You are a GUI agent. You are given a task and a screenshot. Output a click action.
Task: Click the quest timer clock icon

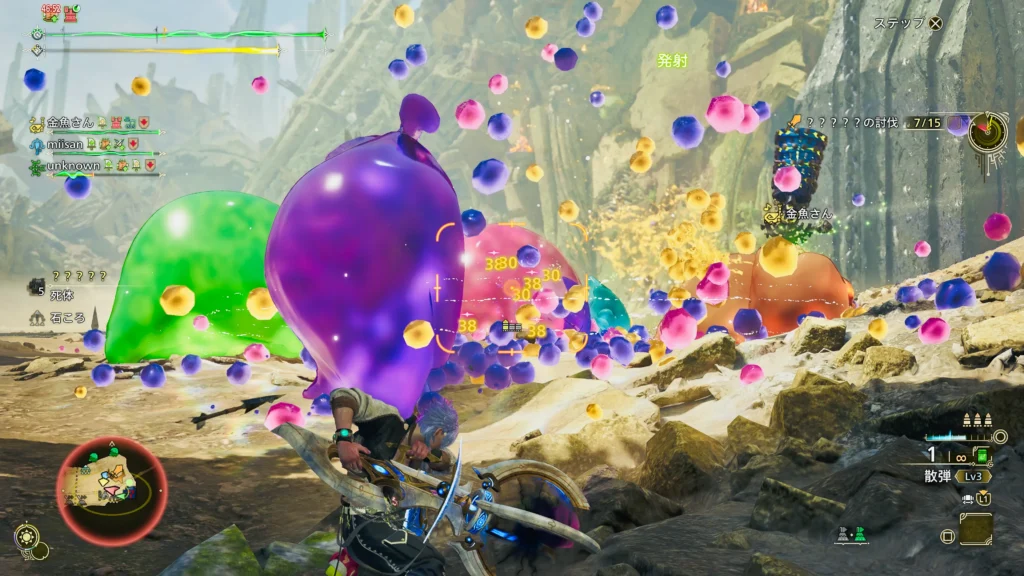pos(987,133)
